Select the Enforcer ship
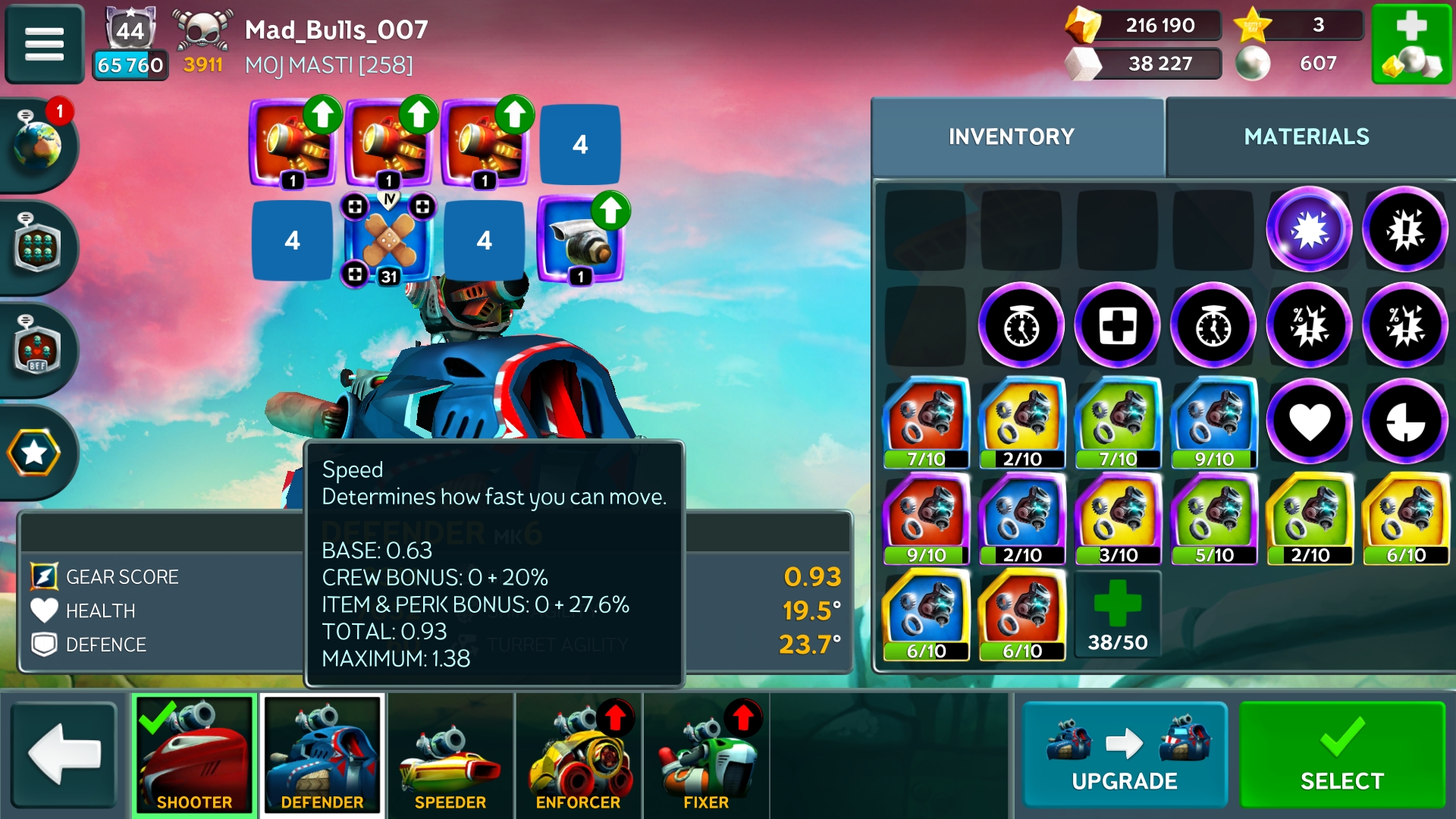This screenshot has height=819, width=1456. click(578, 755)
